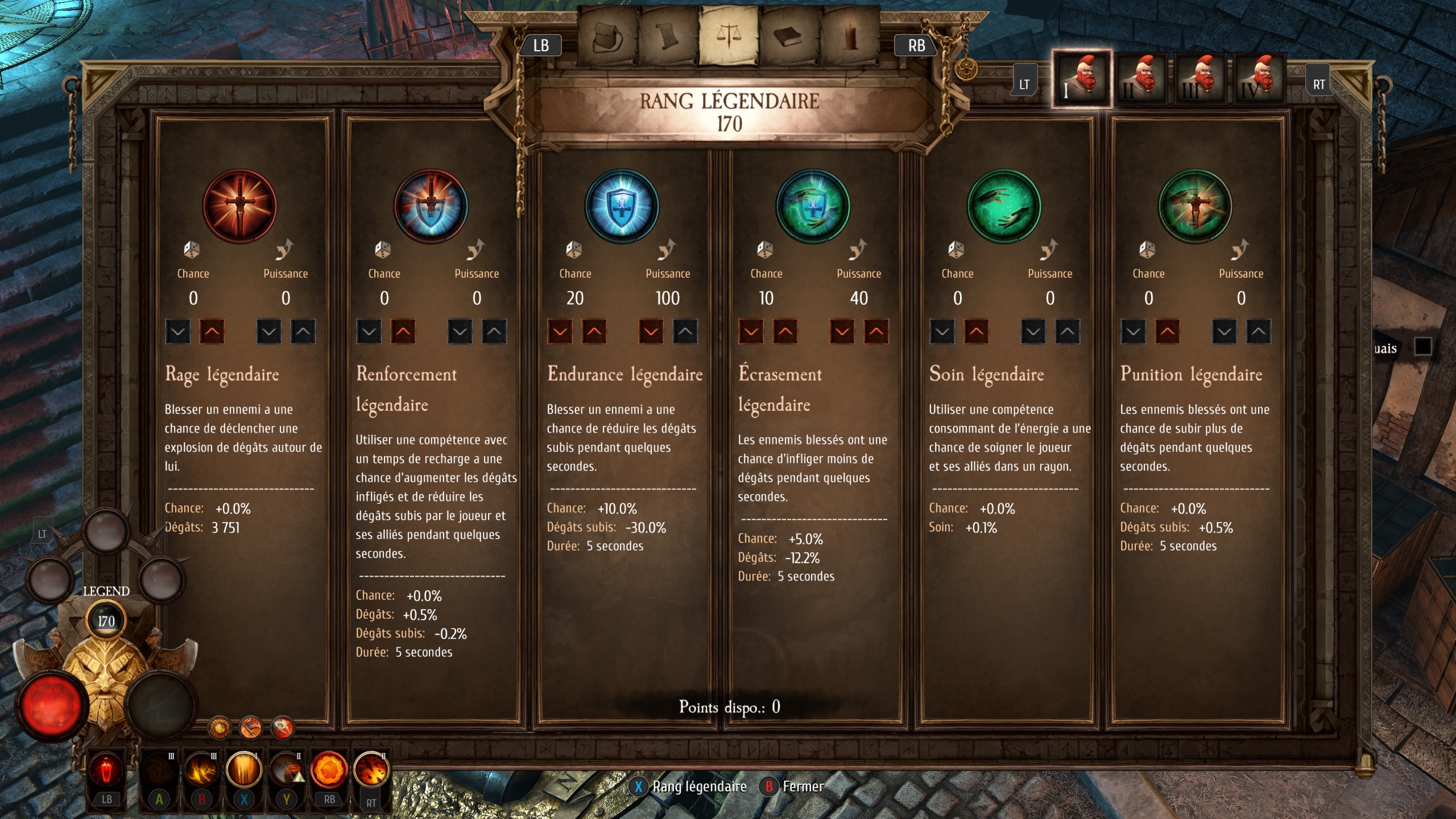
Task: Raise Chance for Punition légendaire
Action: click(1167, 332)
